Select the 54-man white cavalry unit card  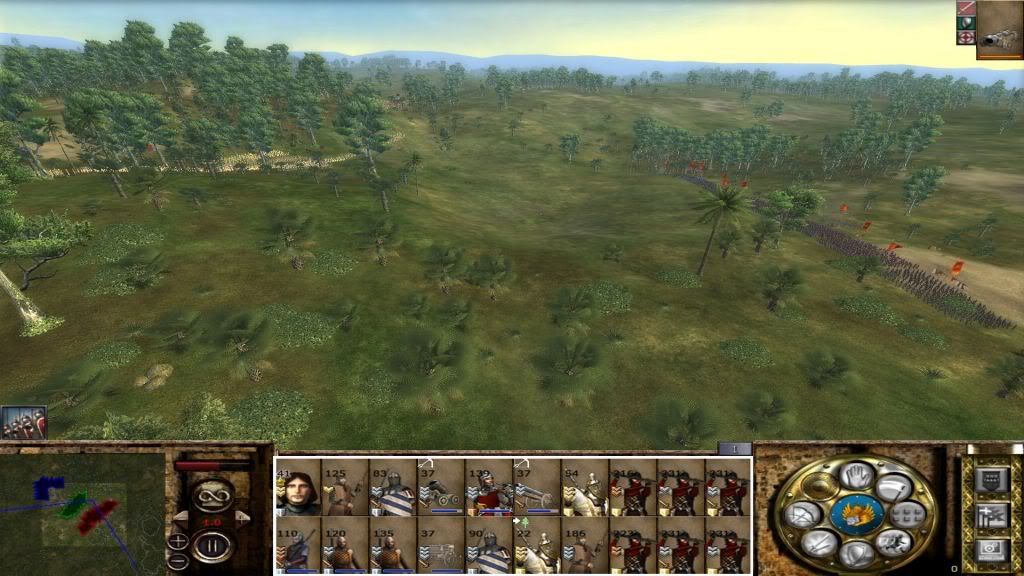coord(585,488)
